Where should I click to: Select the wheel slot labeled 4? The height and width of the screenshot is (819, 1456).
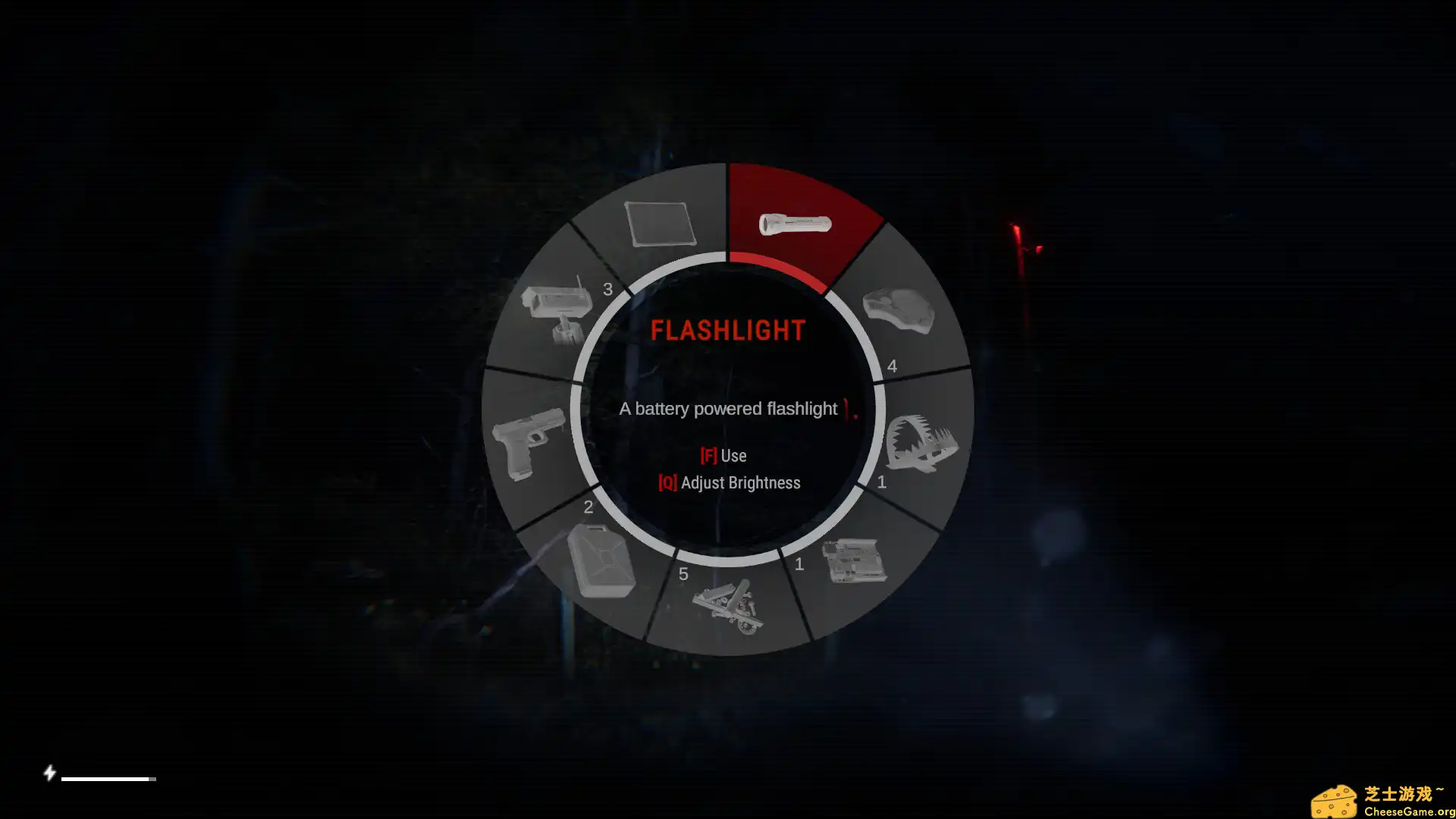point(893,366)
